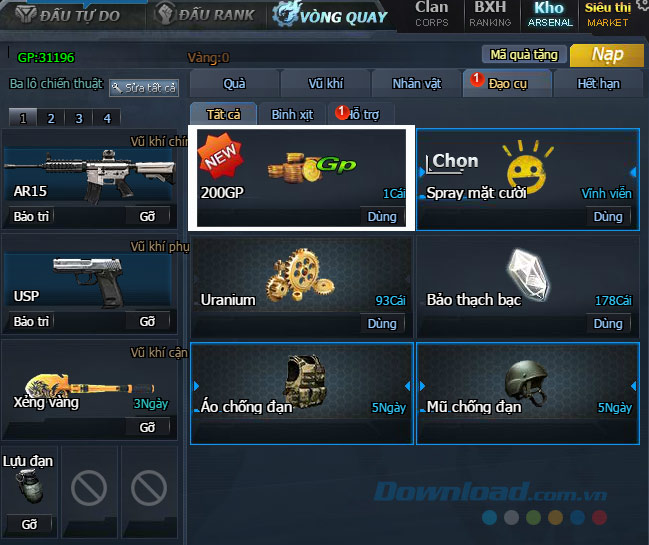
Task: Unequip the USP pistol with Gỡ
Action: click(147, 321)
